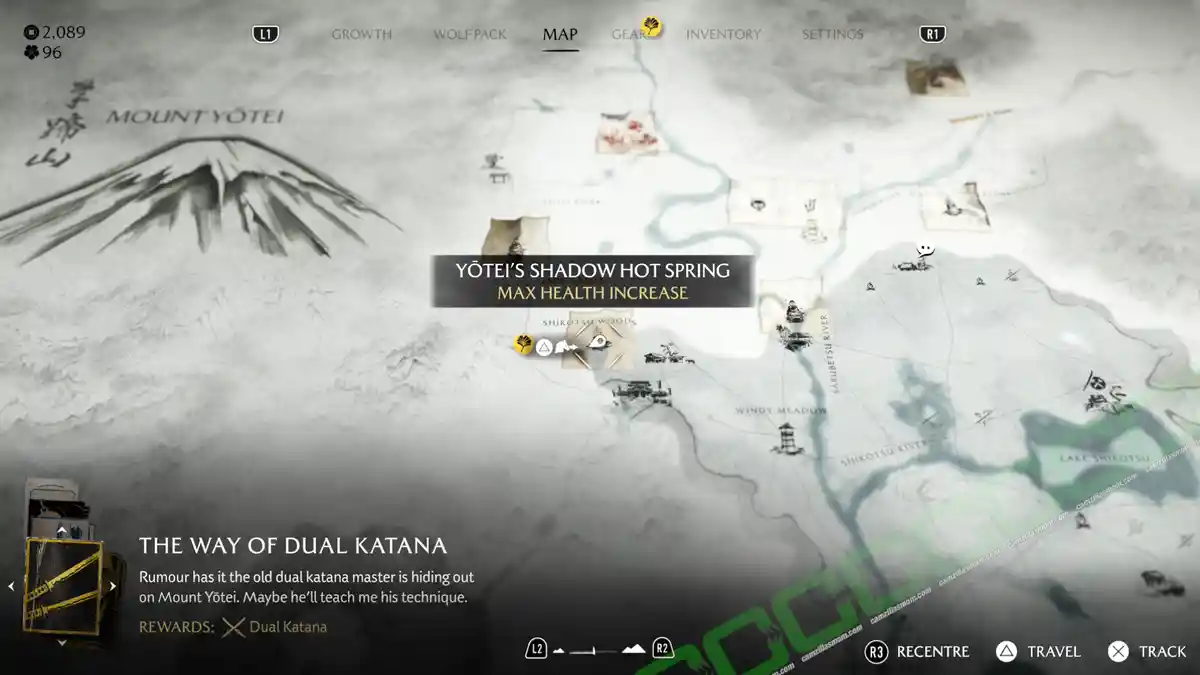
Task: Cycle quest card upward with up arrow
Action: [62, 531]
